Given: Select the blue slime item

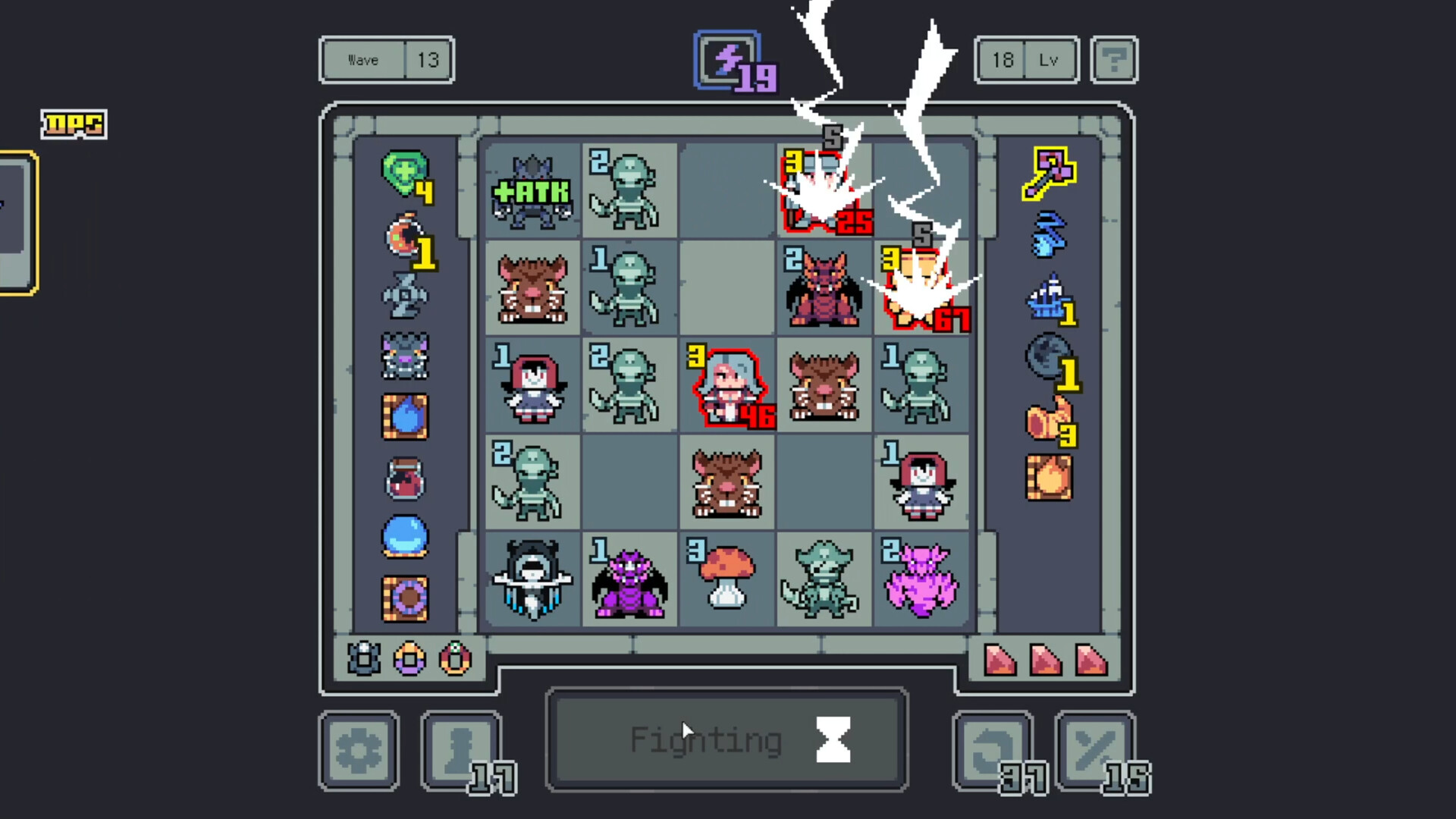Looking at the screenshot, I should point(406,536).
